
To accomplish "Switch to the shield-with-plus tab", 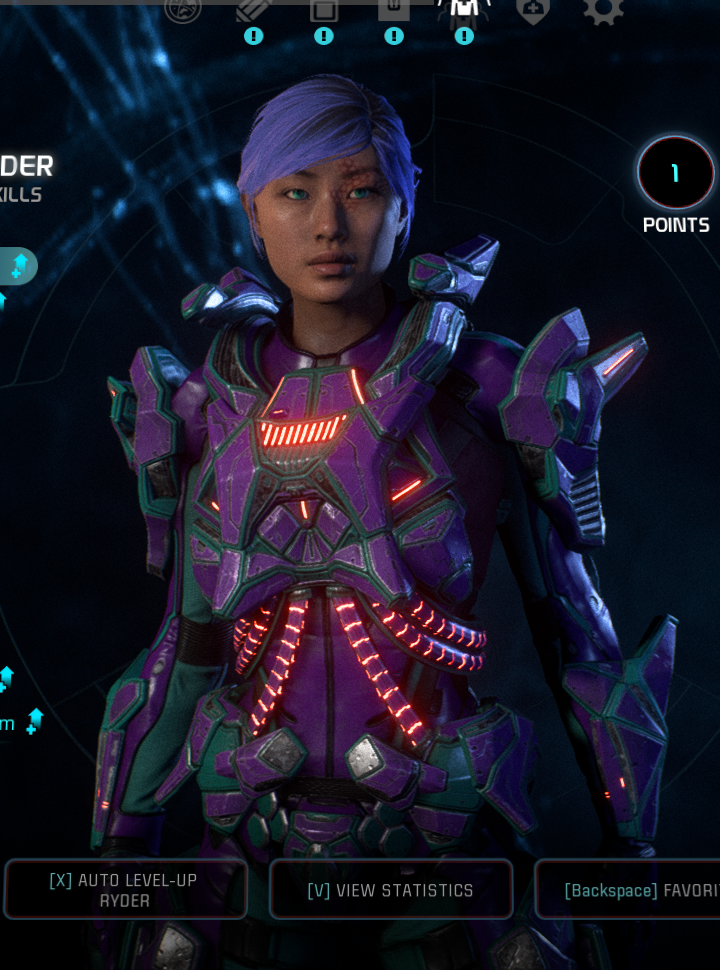I will click(533, 10).
